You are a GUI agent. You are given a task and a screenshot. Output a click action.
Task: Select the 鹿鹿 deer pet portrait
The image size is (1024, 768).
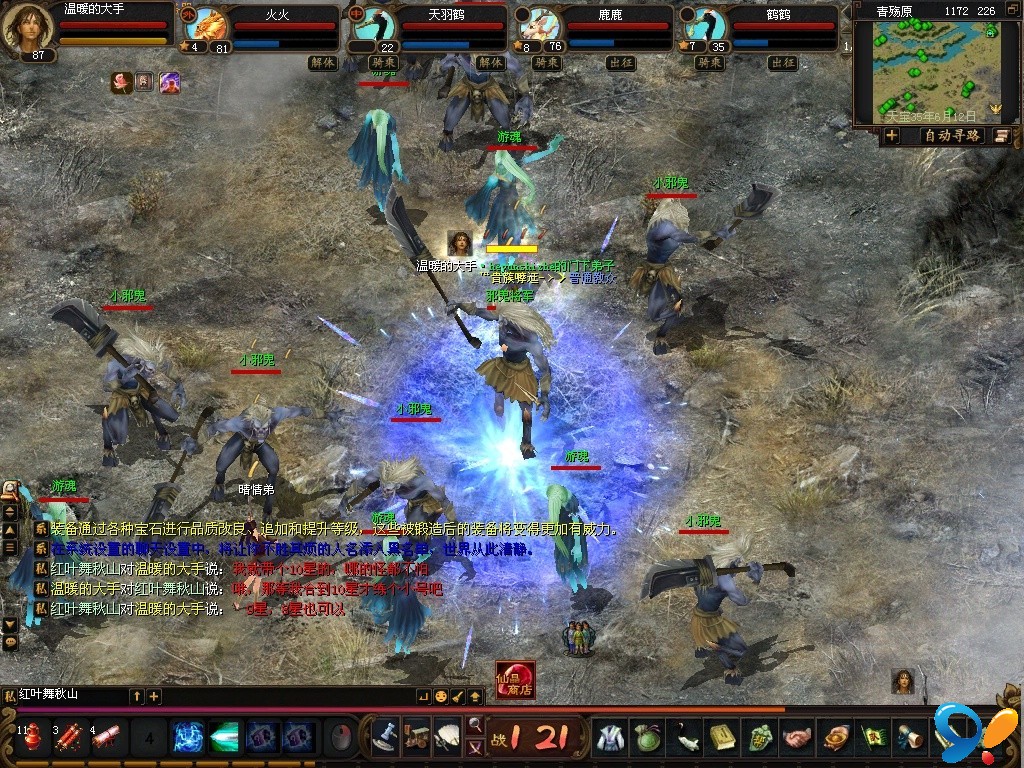(x=538, y=26)
